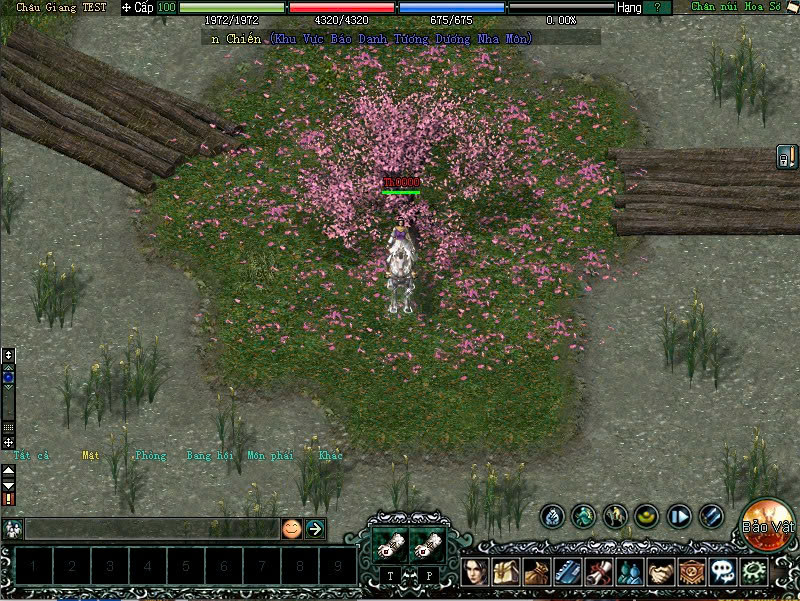Switch chat to the Tất cả channel
Image resolution: width=800 pixels, height=601 pixels.
pyautogui.click(x=31, y=456)
